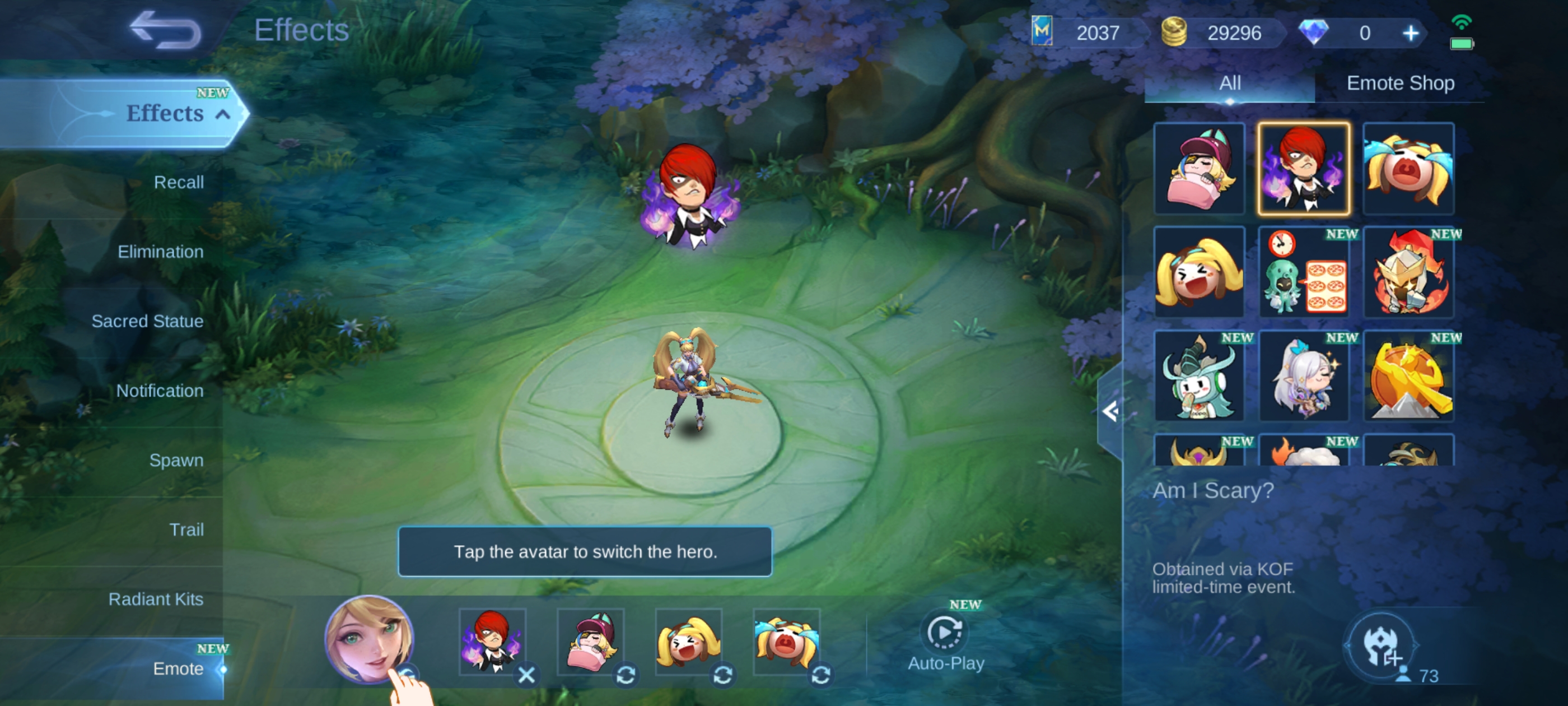
Task: Remove the red-haired emote from its slot
Action: [526, 674]
